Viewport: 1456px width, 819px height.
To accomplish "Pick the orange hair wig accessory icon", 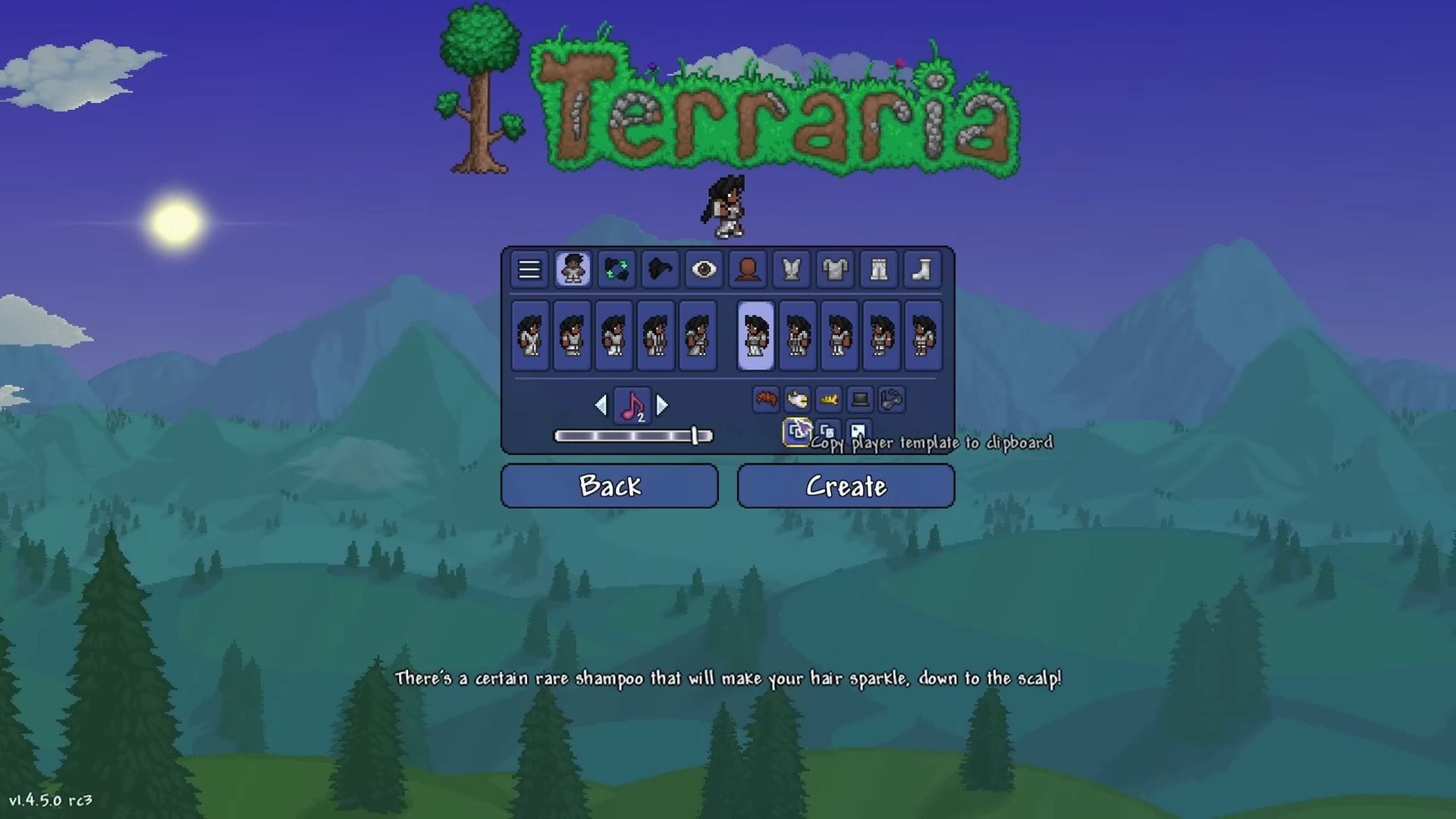I will pyautogui.click(x=766, y=399).
